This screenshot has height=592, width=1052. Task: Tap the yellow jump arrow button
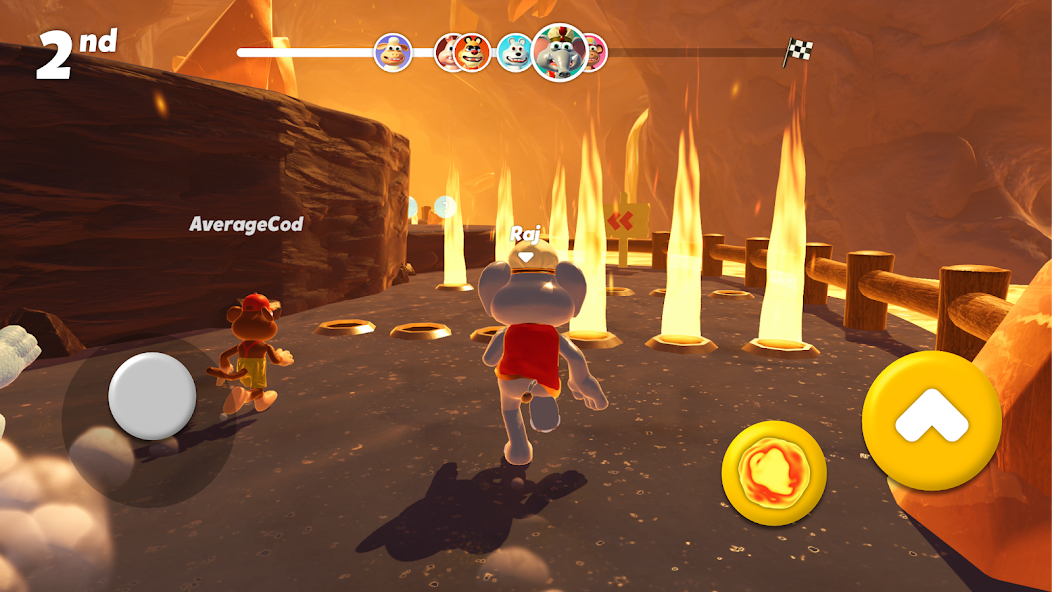pyautogui.click(x=931, y=420)
